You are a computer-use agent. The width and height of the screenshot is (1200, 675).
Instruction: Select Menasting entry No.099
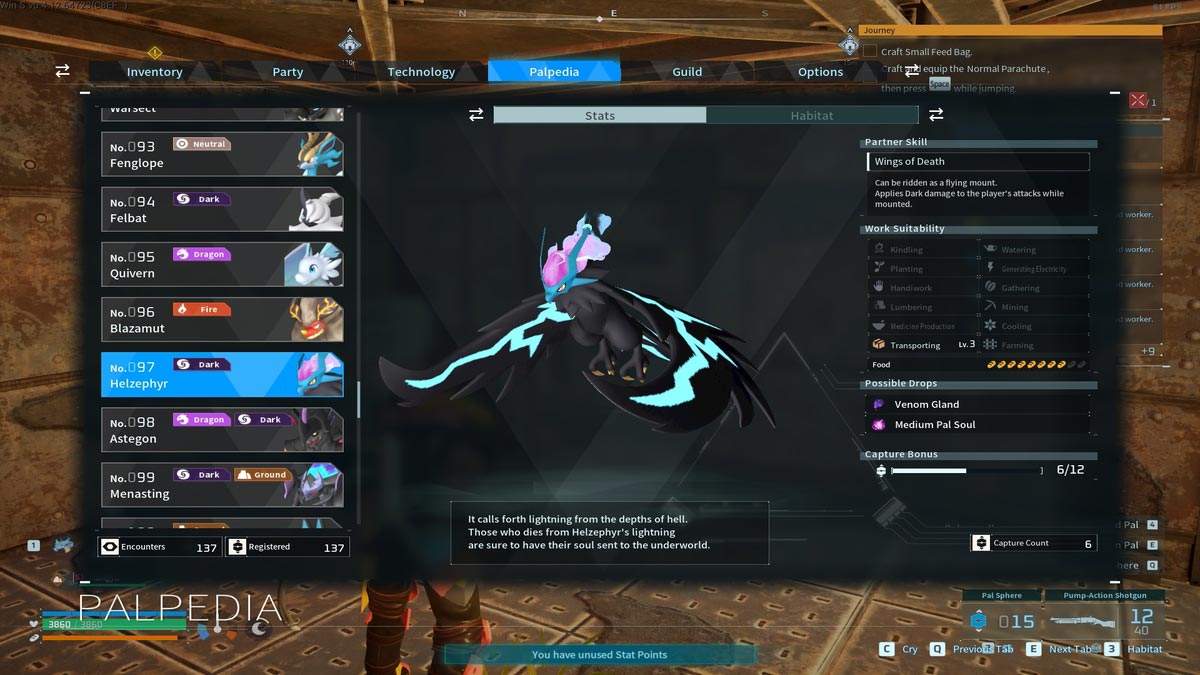click(222, 484)
